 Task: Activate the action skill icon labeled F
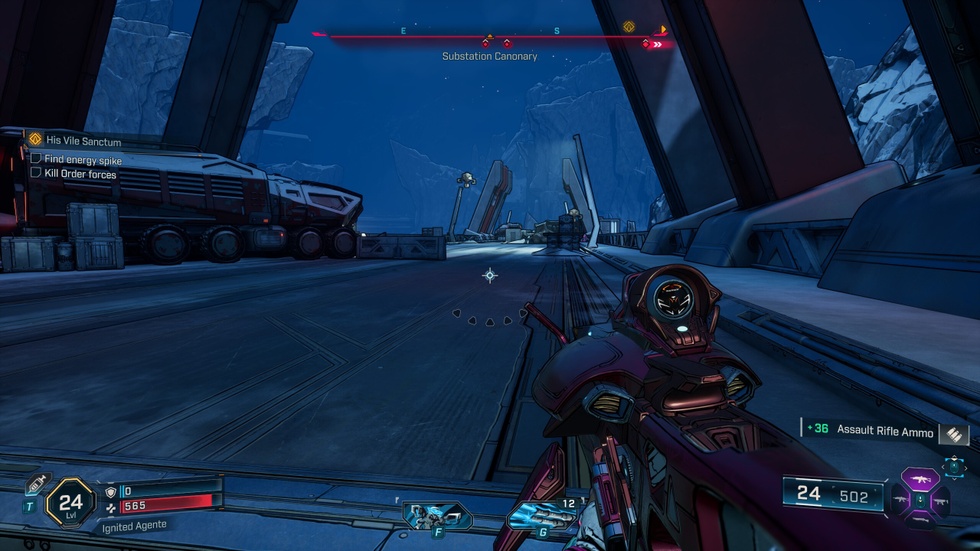click(436, 515)
